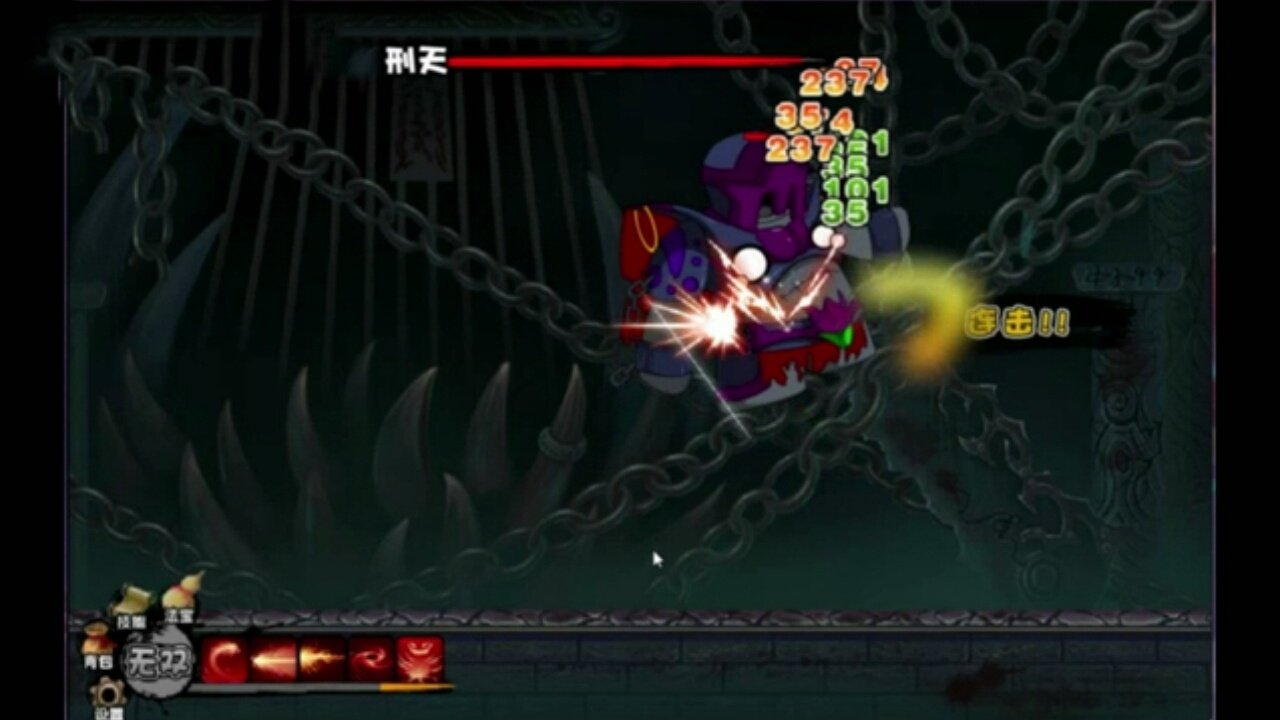Open the 法宝 gourd treasure icon
The width and height of the screenshot is (1280, 720).
pos(178,594)
